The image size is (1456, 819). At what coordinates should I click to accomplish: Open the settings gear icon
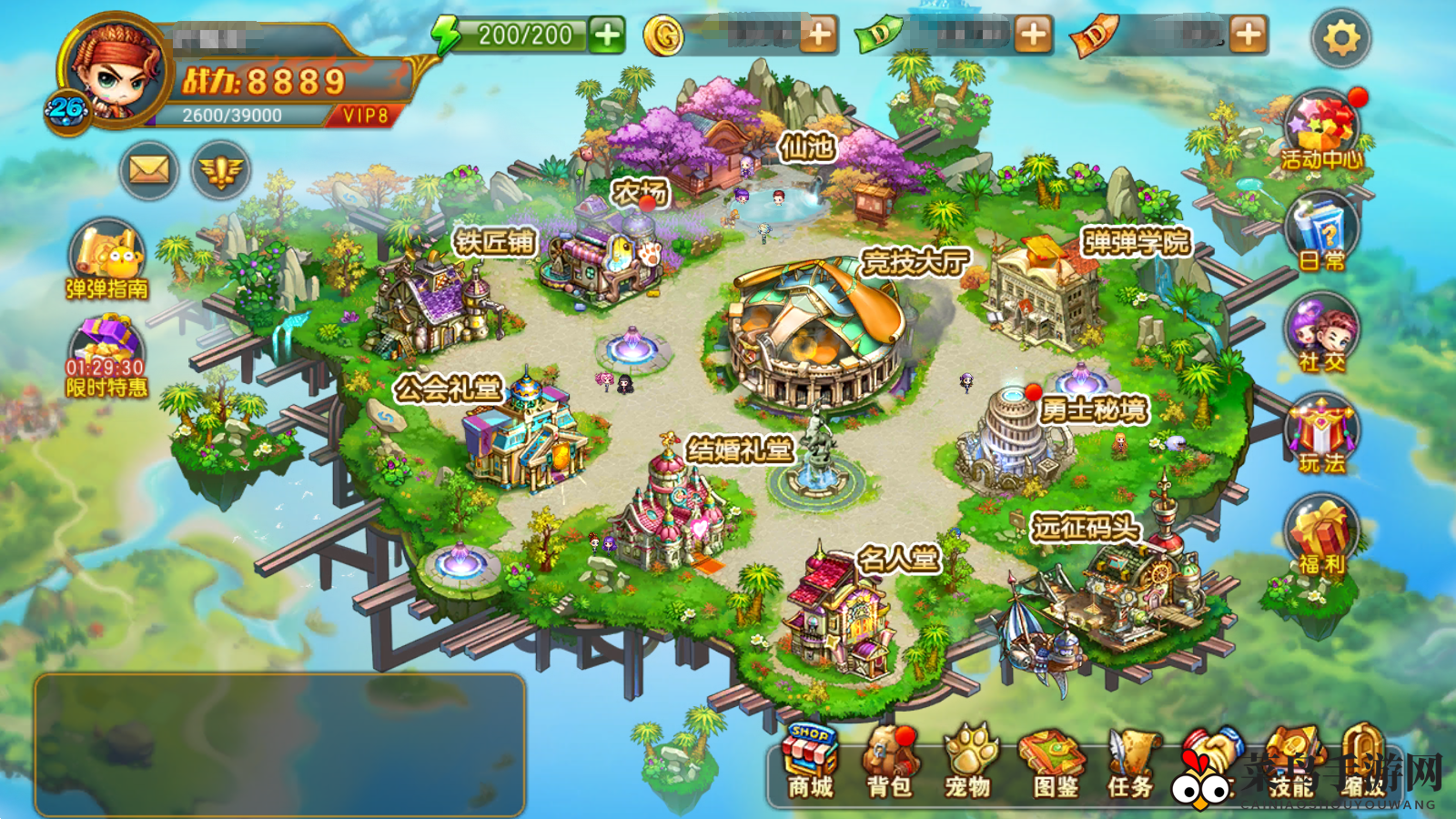click(x=1340, y=38)
